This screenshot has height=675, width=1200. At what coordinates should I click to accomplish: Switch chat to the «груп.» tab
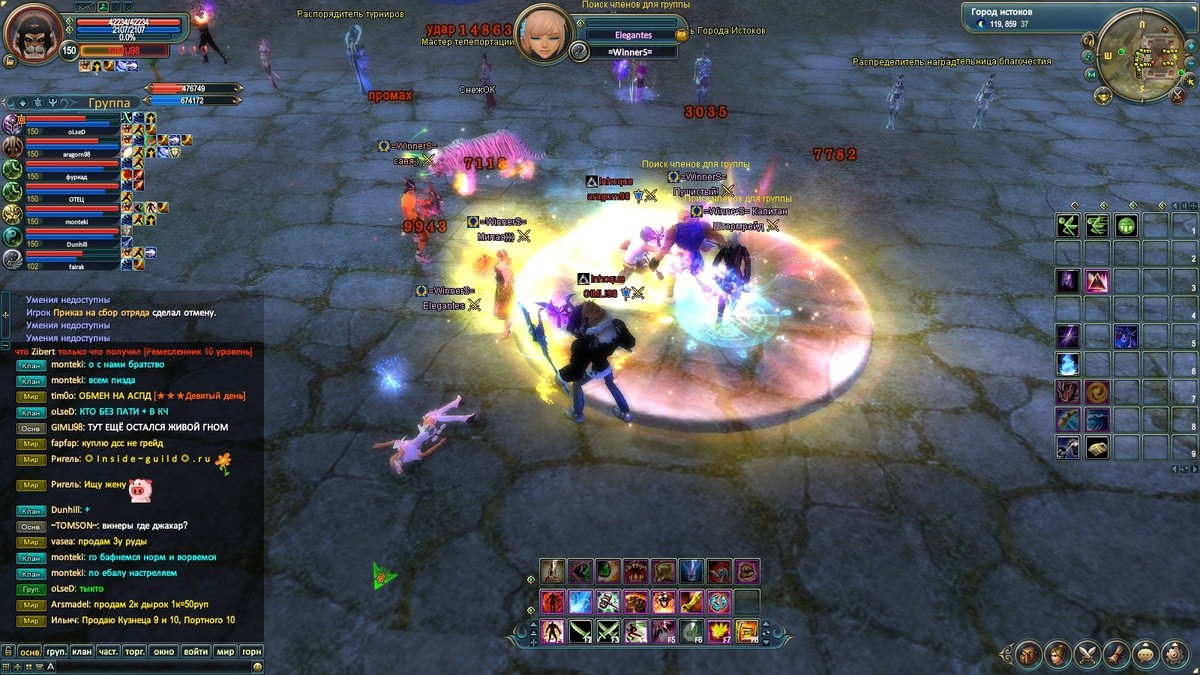click(56, 652)
